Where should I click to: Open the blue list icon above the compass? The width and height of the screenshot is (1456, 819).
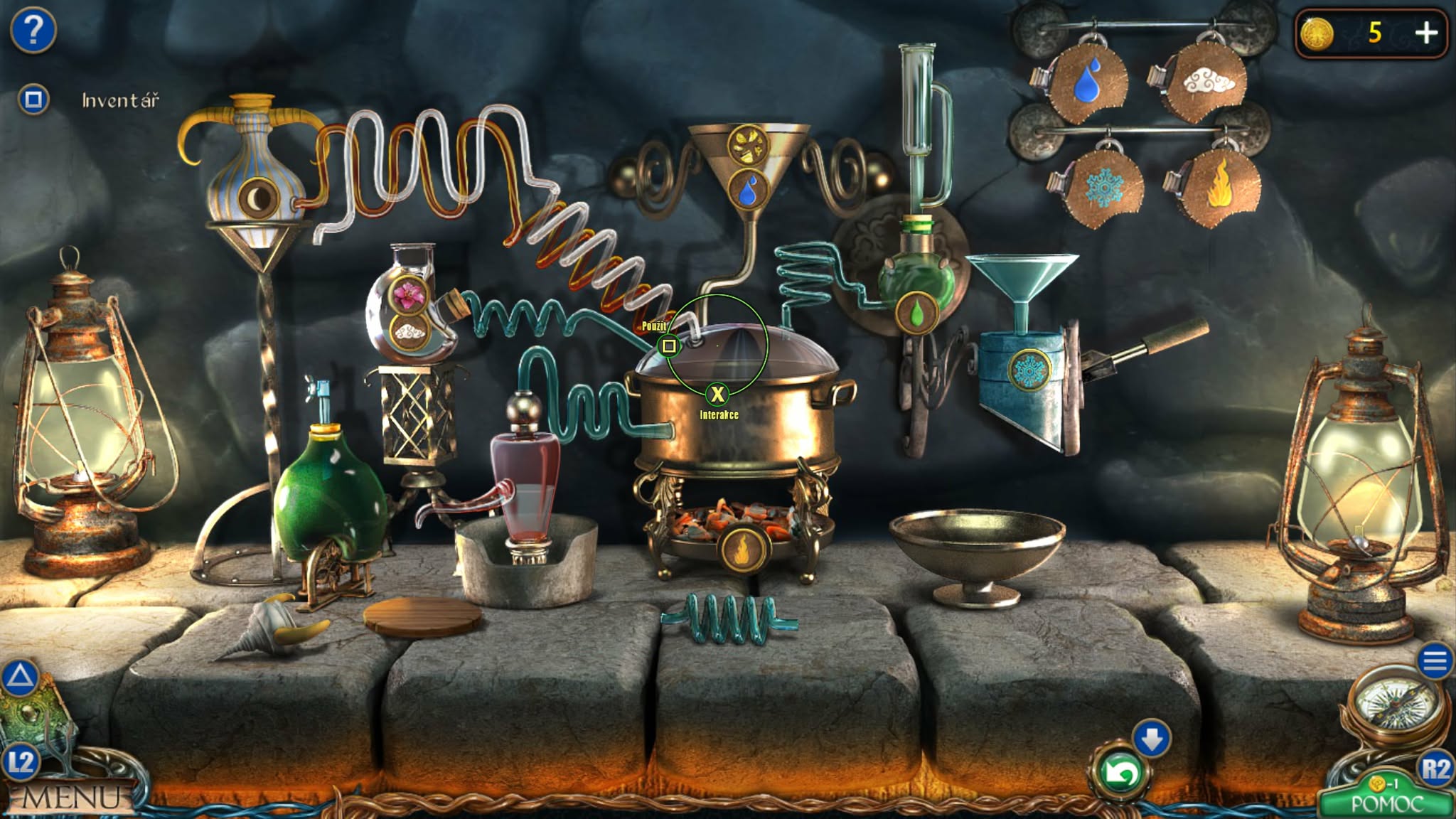1435,662
